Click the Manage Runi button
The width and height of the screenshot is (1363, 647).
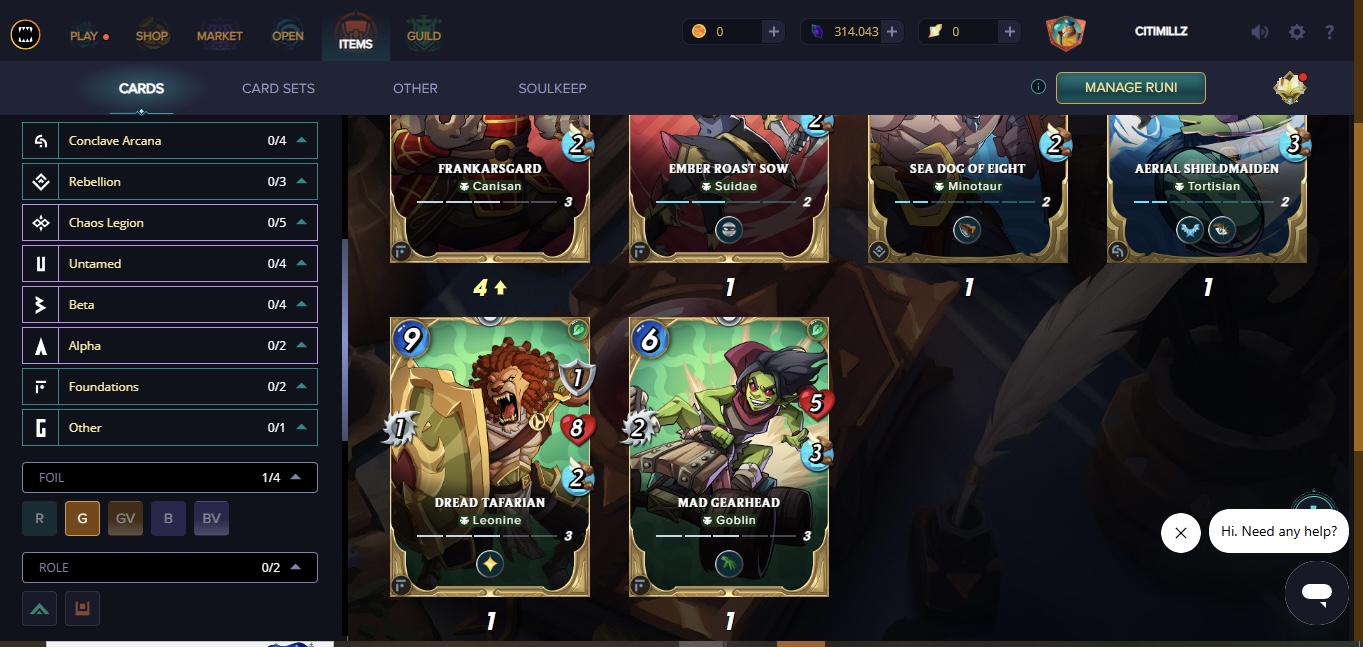pyautogui.click(x=1130, y=88)
